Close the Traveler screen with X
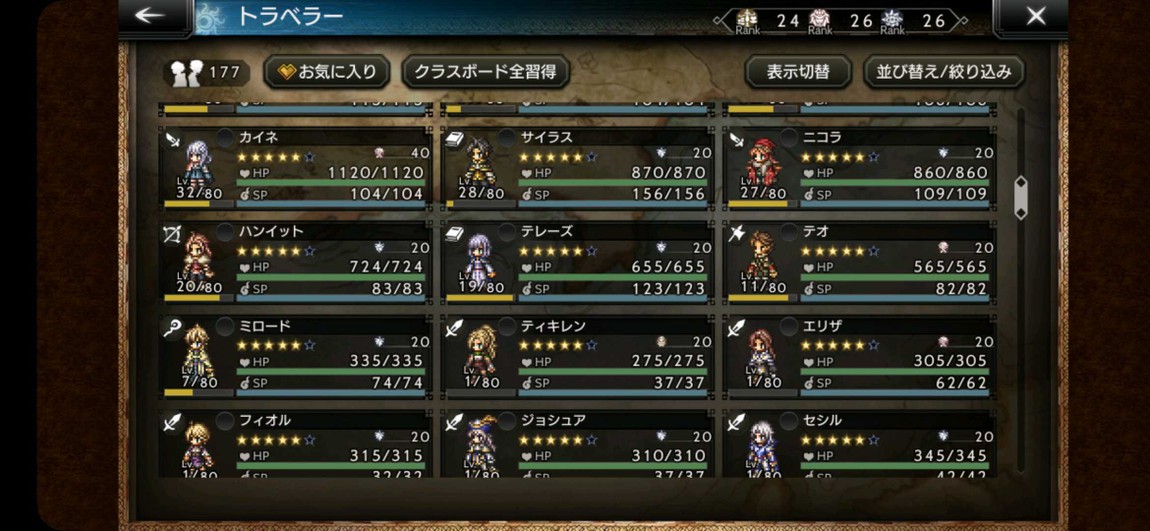Image resolution: width=1150 pixels, height=531 pixels. point(1036,16)
